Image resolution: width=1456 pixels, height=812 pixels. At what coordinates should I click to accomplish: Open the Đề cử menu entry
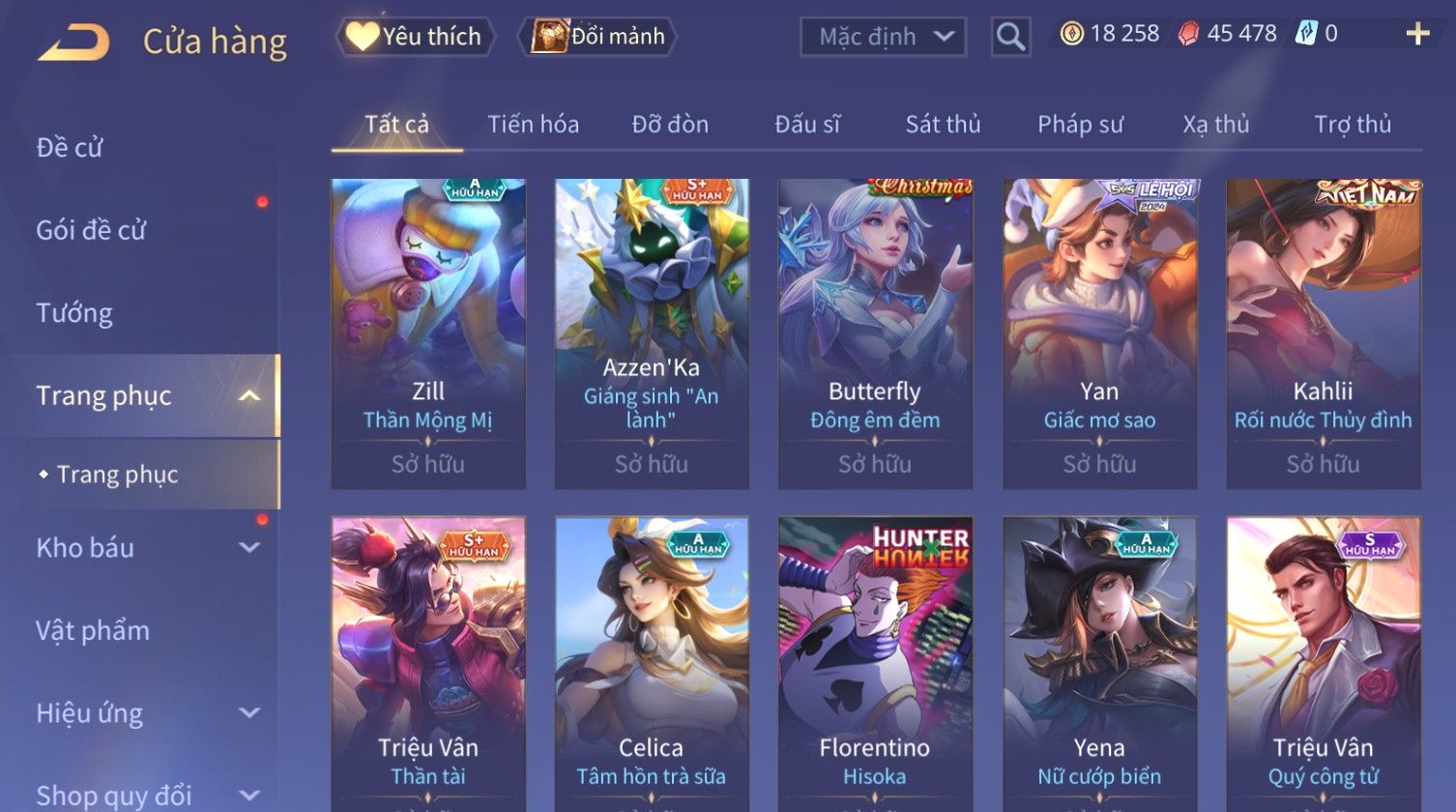click(x=70, y=147)
